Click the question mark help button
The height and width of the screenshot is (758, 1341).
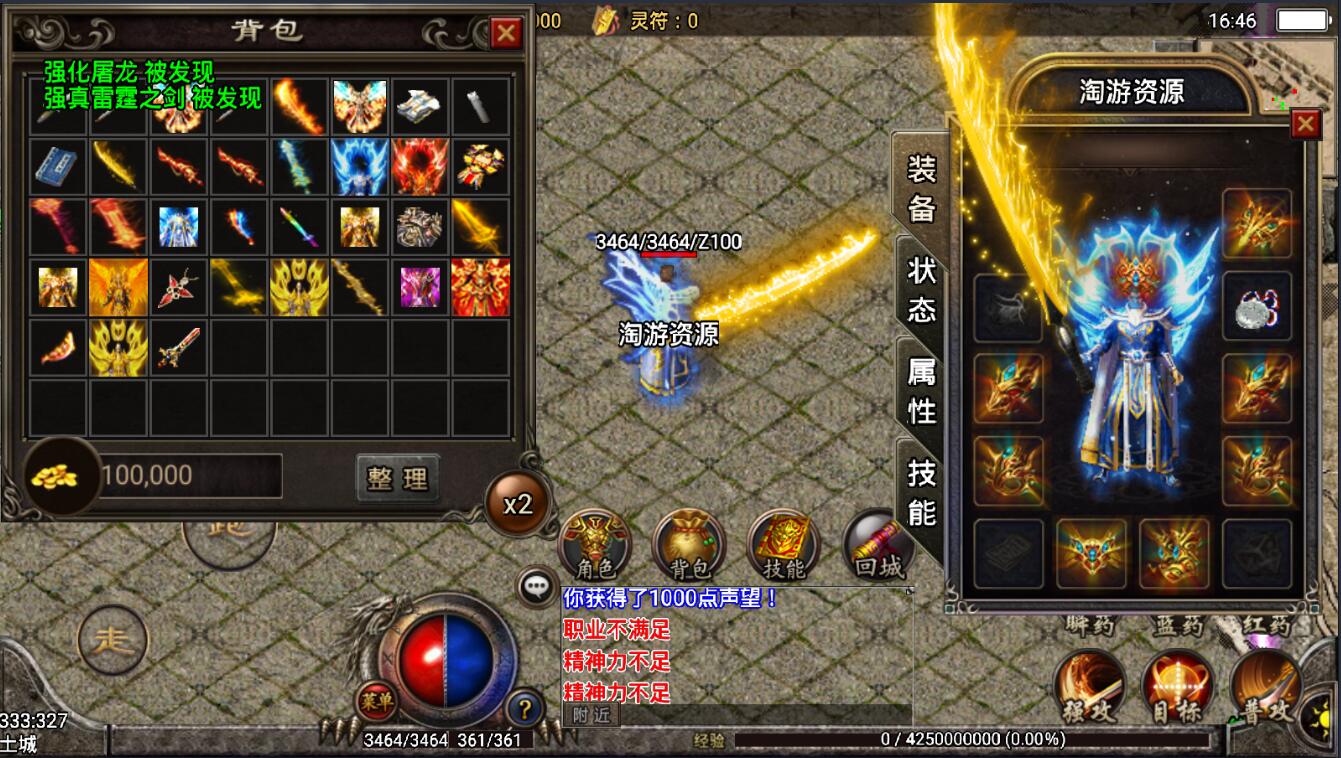point(524,708)
